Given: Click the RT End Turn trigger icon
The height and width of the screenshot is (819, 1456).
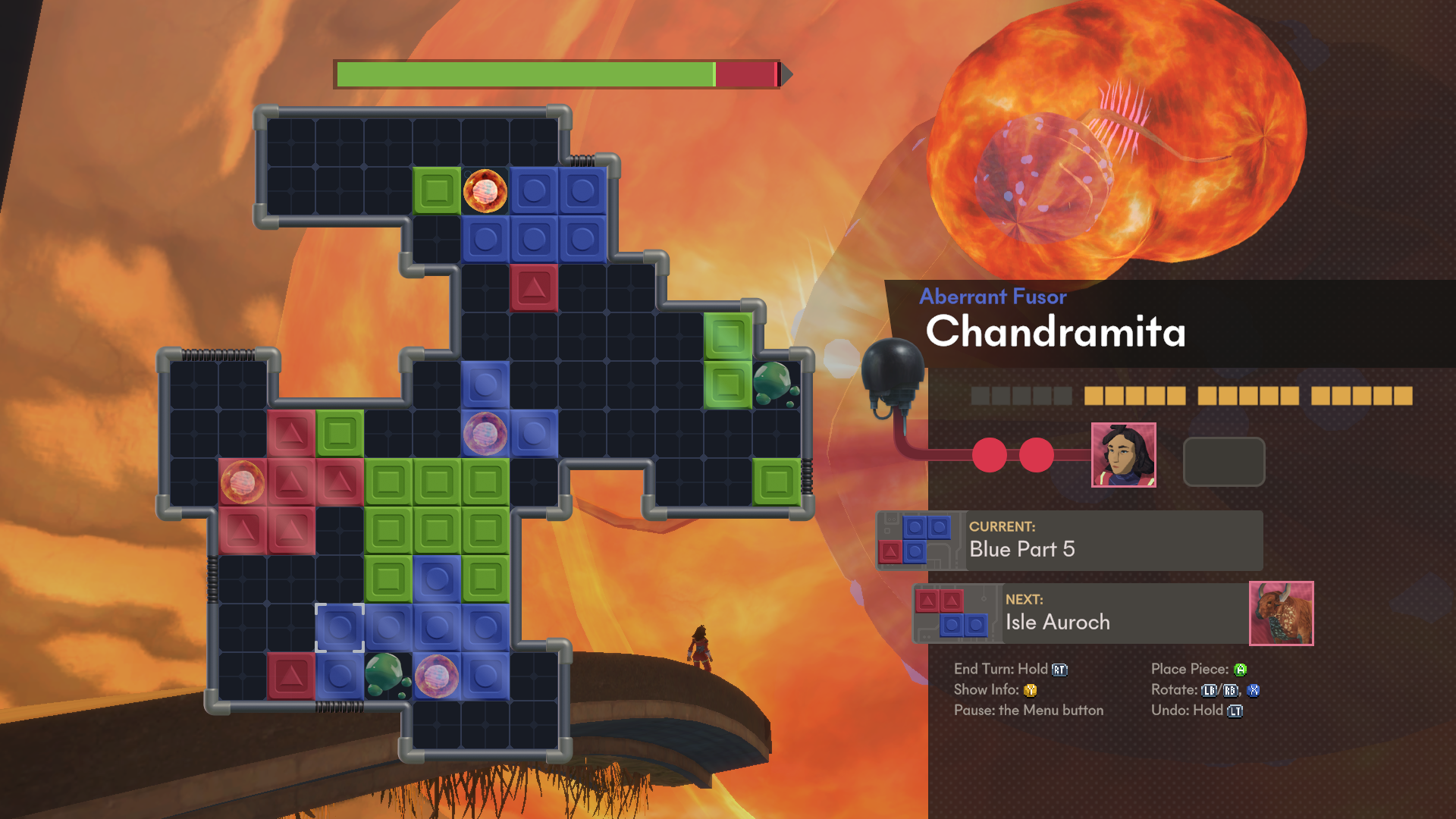Looking at the screenshot, I should point(1059,669).
